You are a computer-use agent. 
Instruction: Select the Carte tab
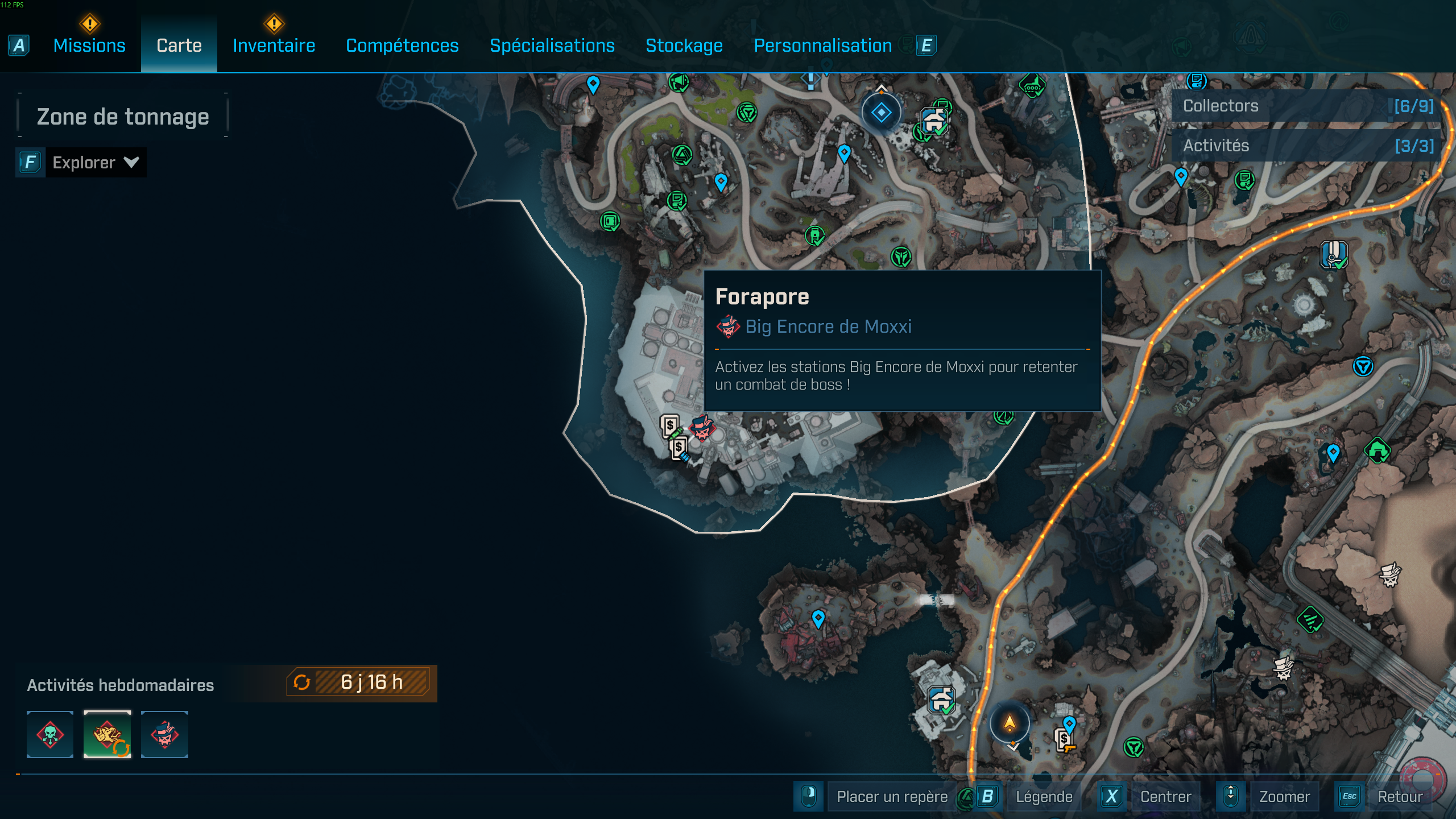[179, 45]
